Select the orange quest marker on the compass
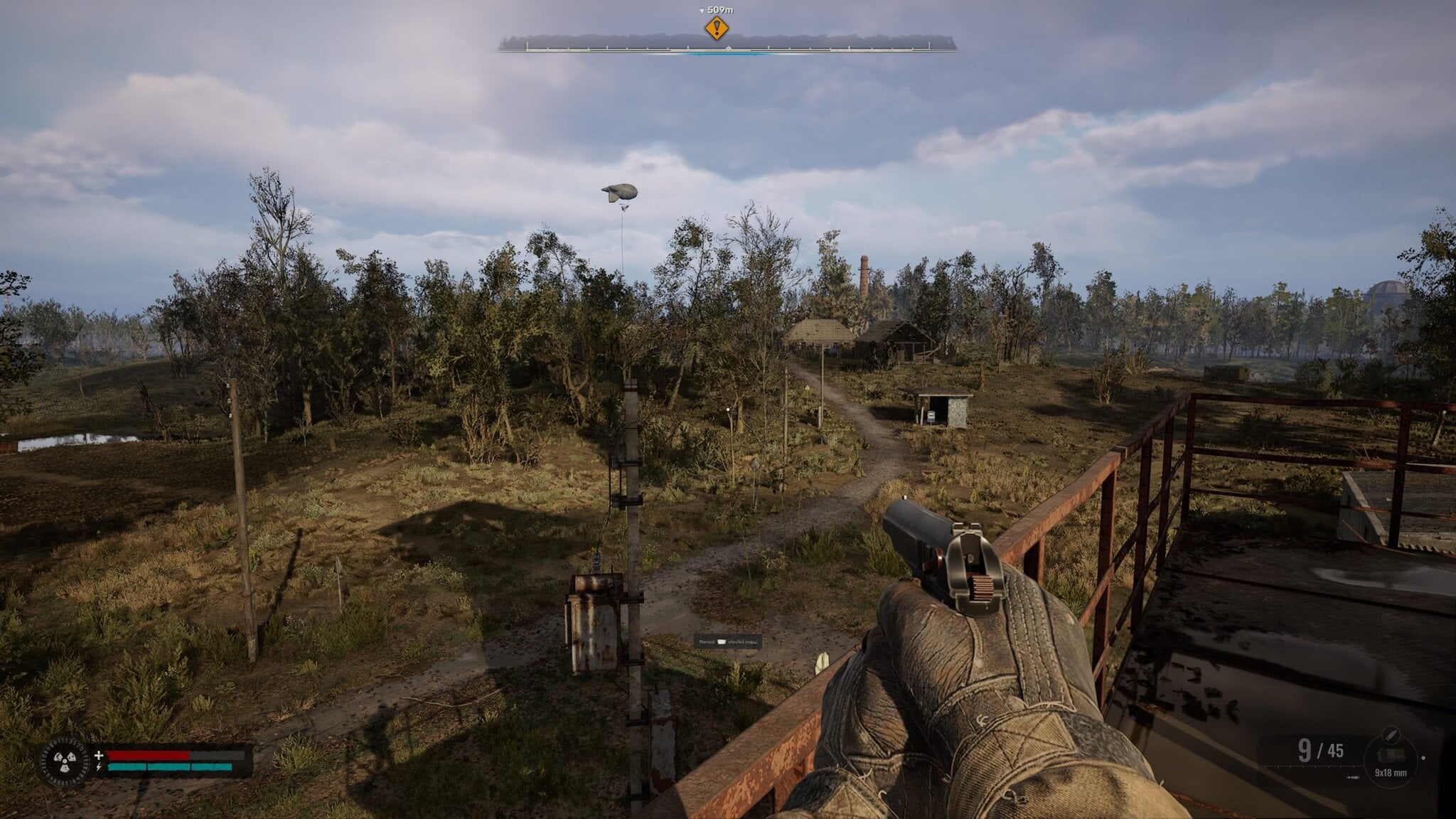 coord(717,28)
